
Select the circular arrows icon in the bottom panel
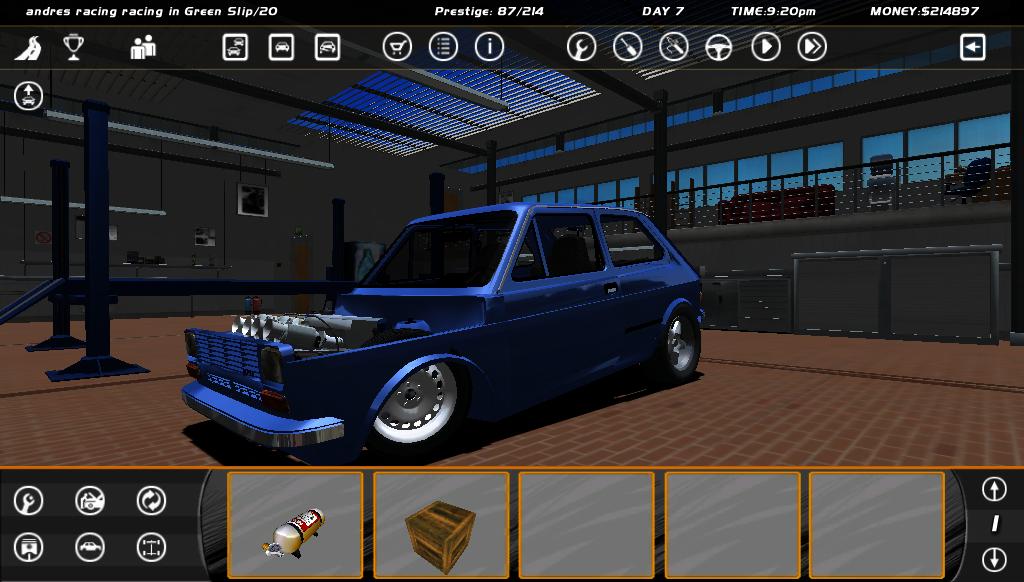(x=151, y=500)
